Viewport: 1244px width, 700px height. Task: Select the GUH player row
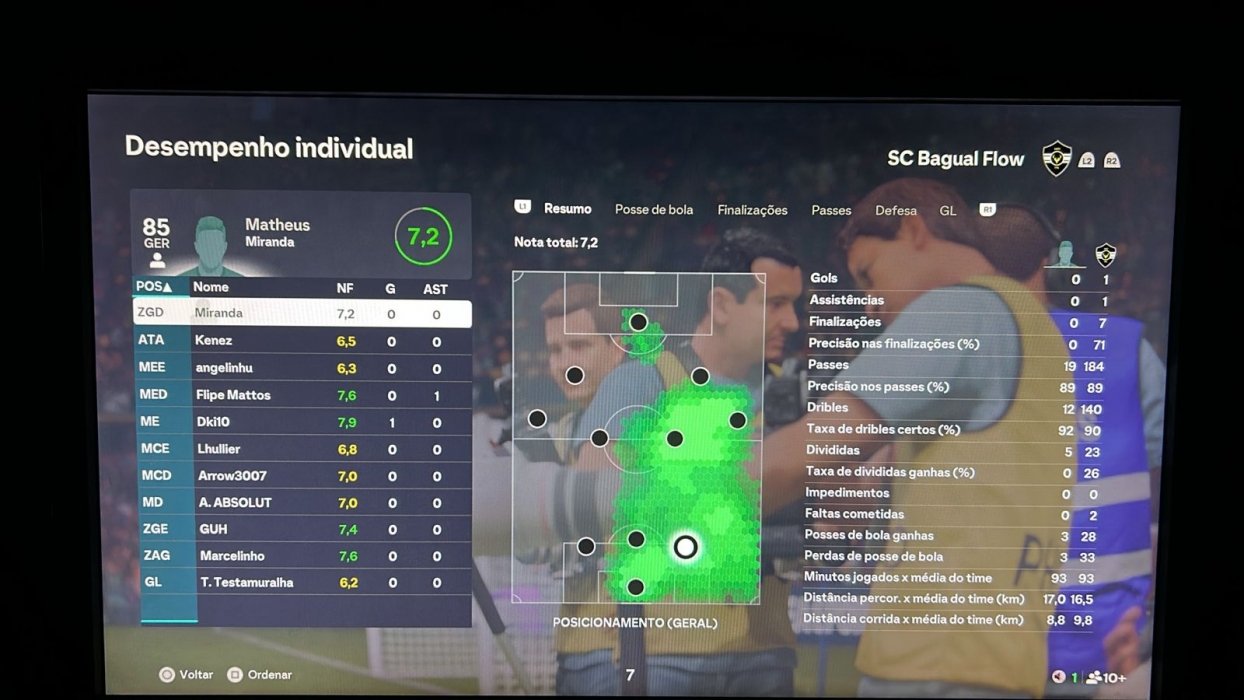(x=301, y=529)
